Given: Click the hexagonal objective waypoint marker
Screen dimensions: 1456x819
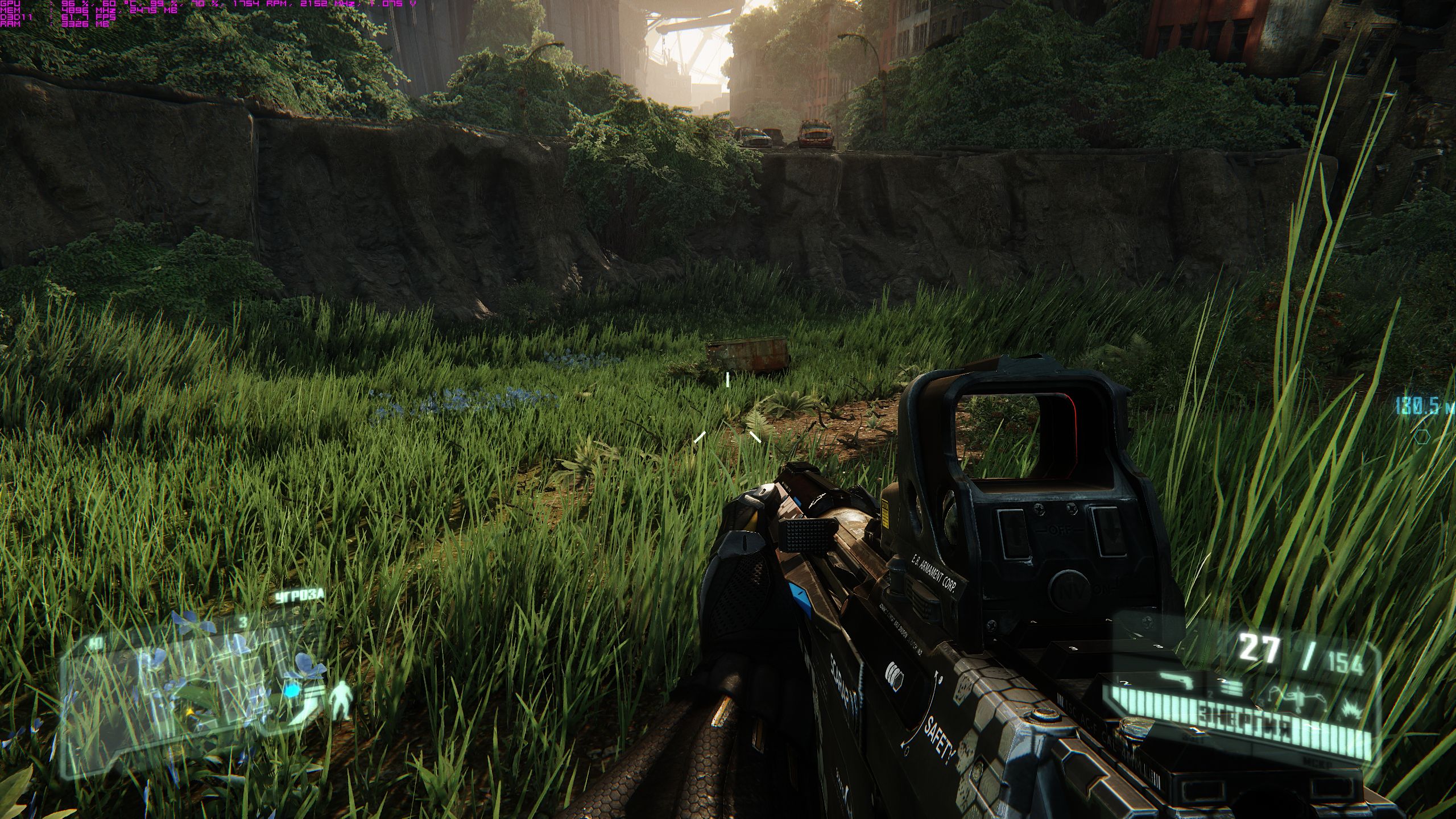Looking at the screenshot, I should coord(1418,437).
